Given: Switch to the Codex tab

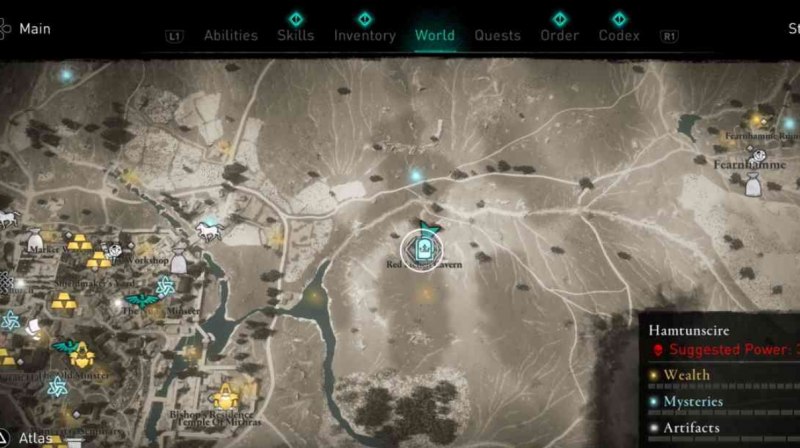Looking at the screenshot, I should click(619, 35).
